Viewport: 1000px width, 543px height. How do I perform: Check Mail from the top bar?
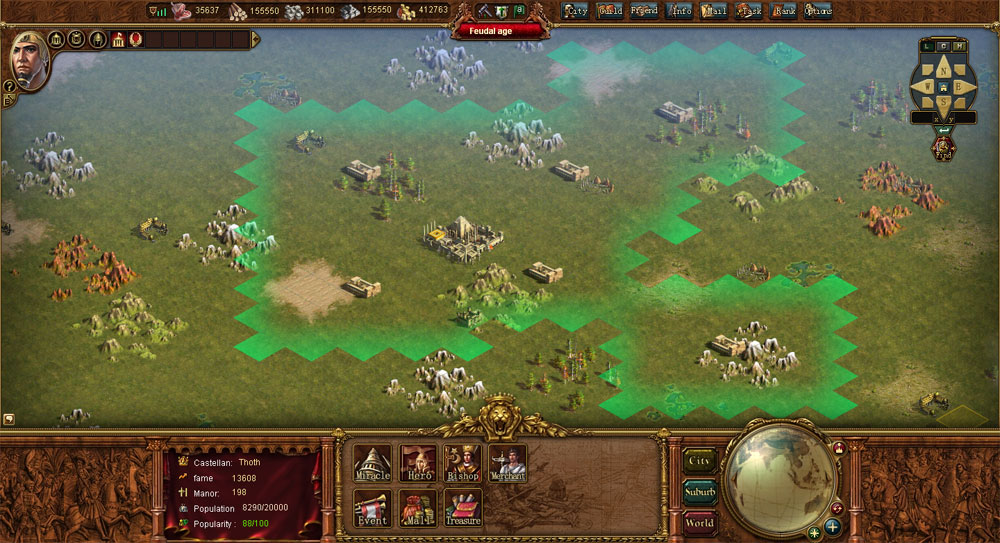pyautogui.click(x=714, y=11)
